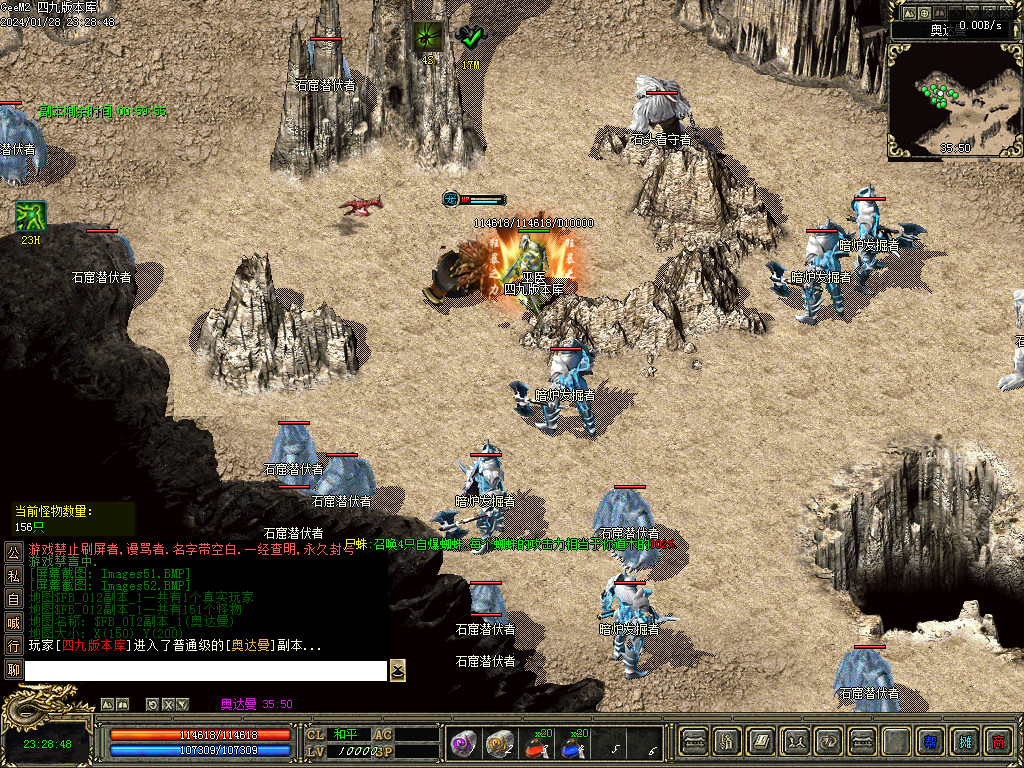Choose the 喊 shout chat channel
Image resolution: width=1024 pixels, height=768 pixels.
[x=14, y=622]
